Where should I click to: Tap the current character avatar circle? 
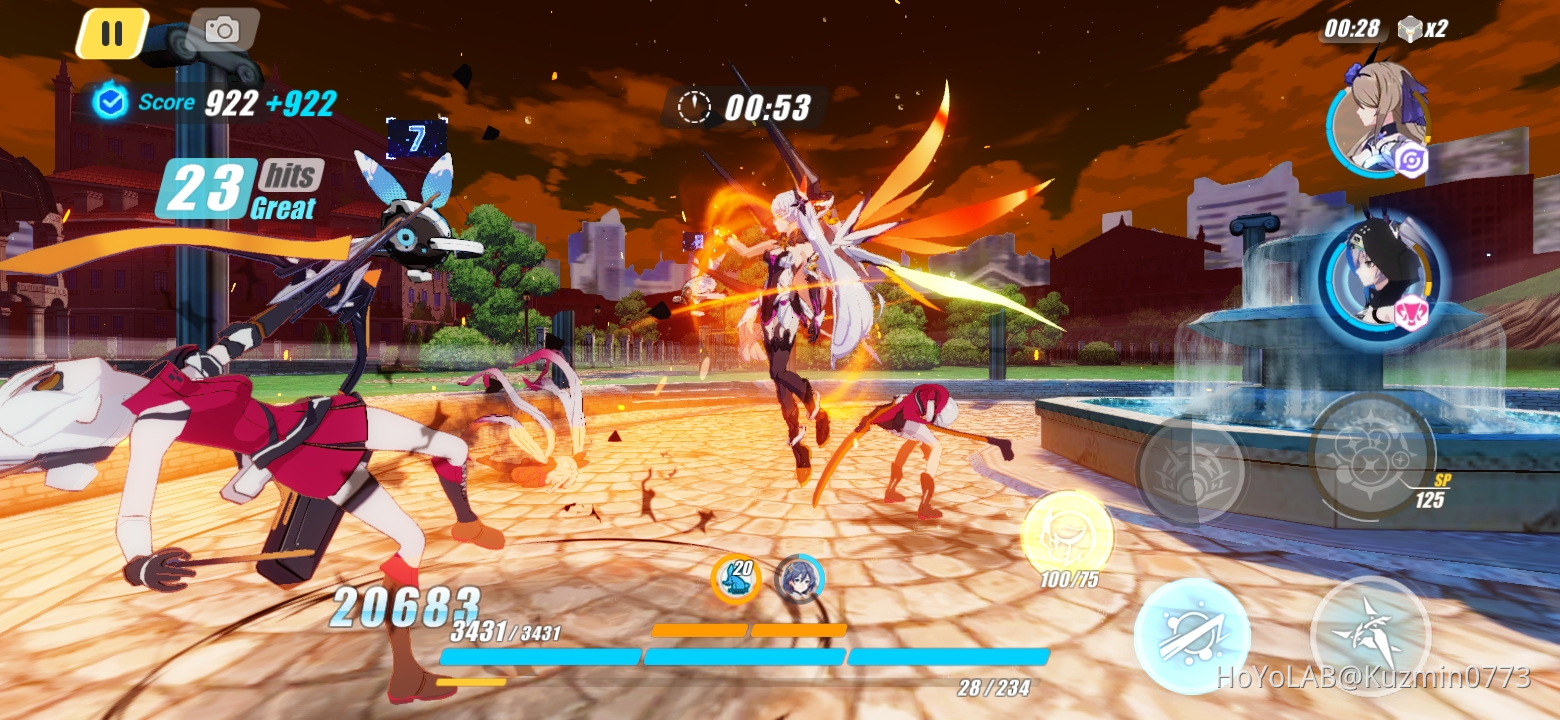[800, 578]
